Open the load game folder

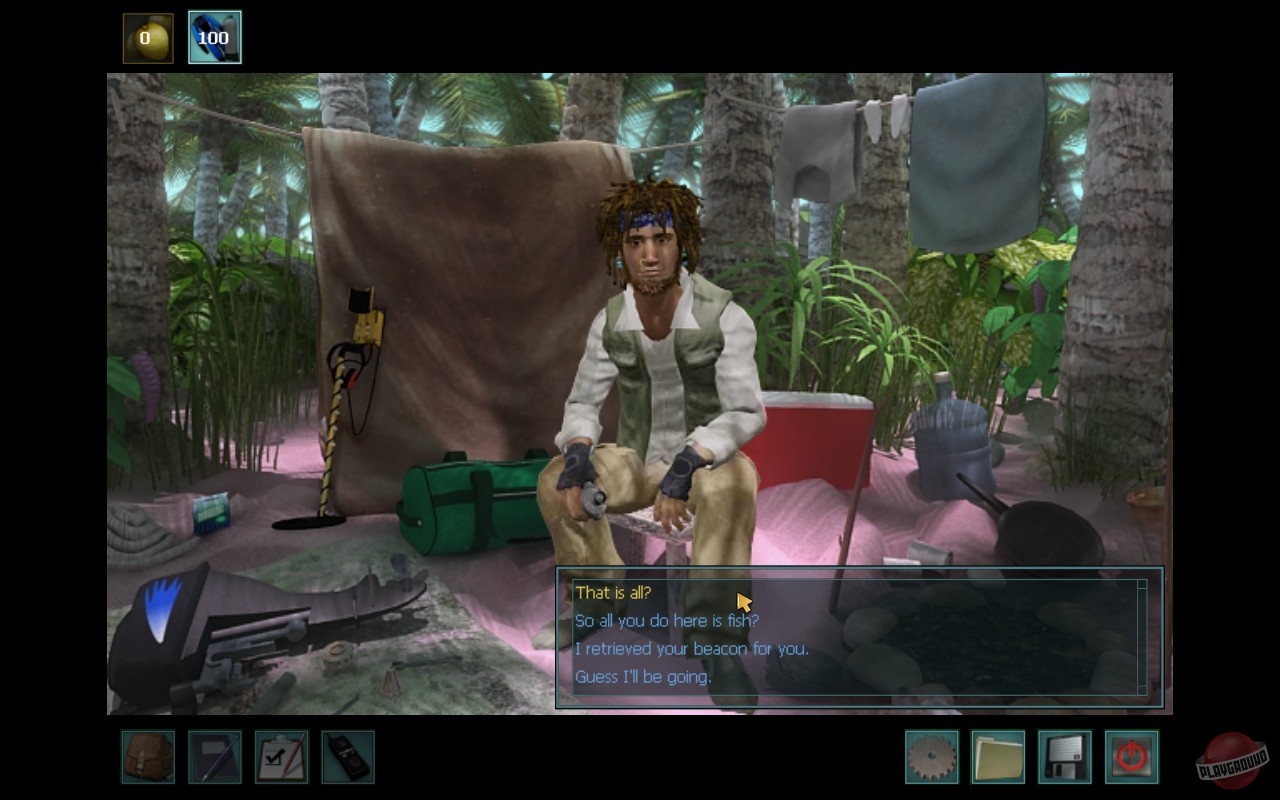(997, 757)
